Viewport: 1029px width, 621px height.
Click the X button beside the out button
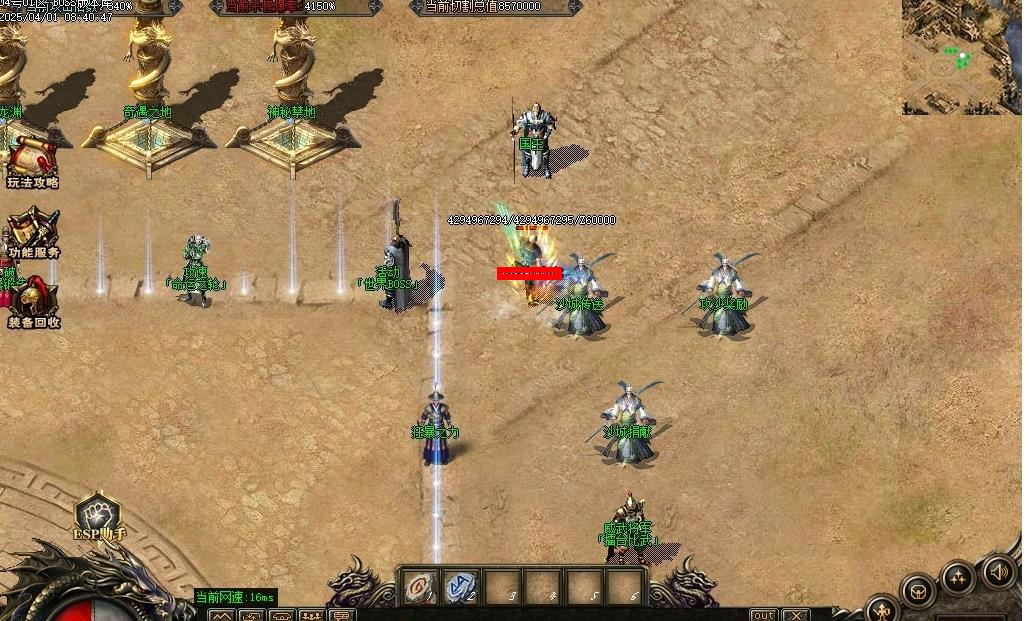(x=796, y=615)
